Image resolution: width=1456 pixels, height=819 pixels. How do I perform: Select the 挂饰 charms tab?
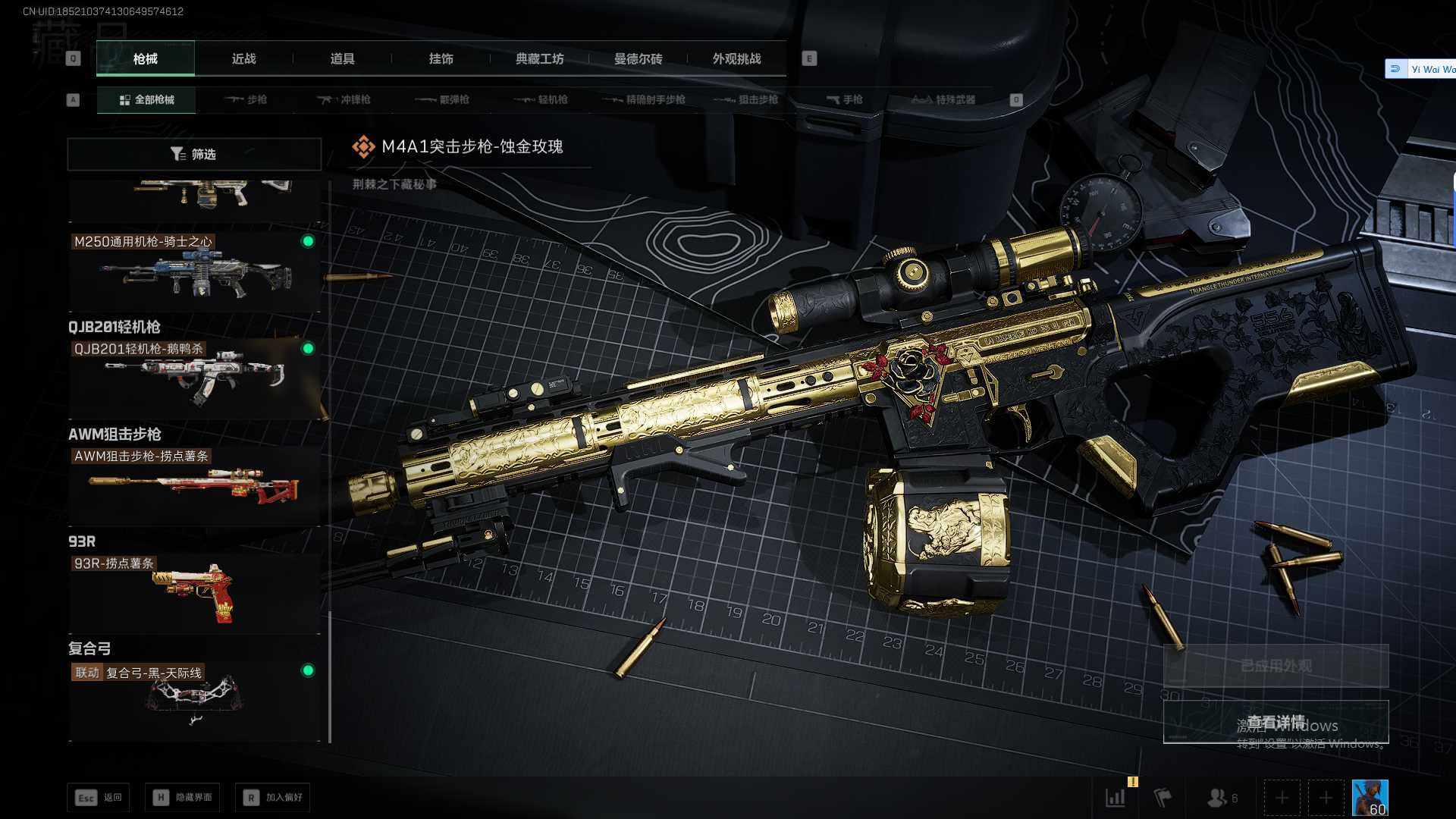[x=441, y=59]
